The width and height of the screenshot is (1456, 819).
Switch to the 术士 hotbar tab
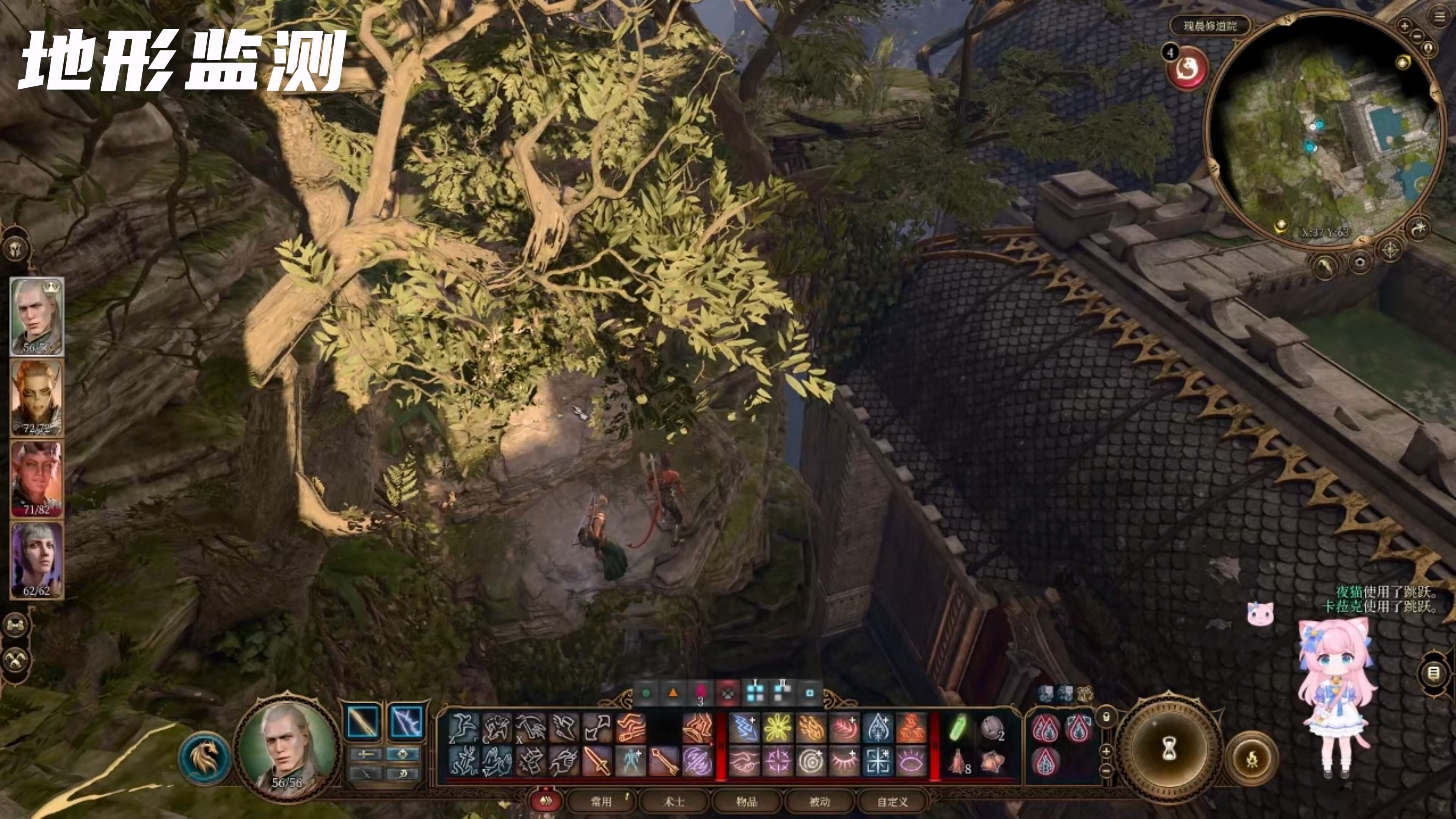pos(674,801)
